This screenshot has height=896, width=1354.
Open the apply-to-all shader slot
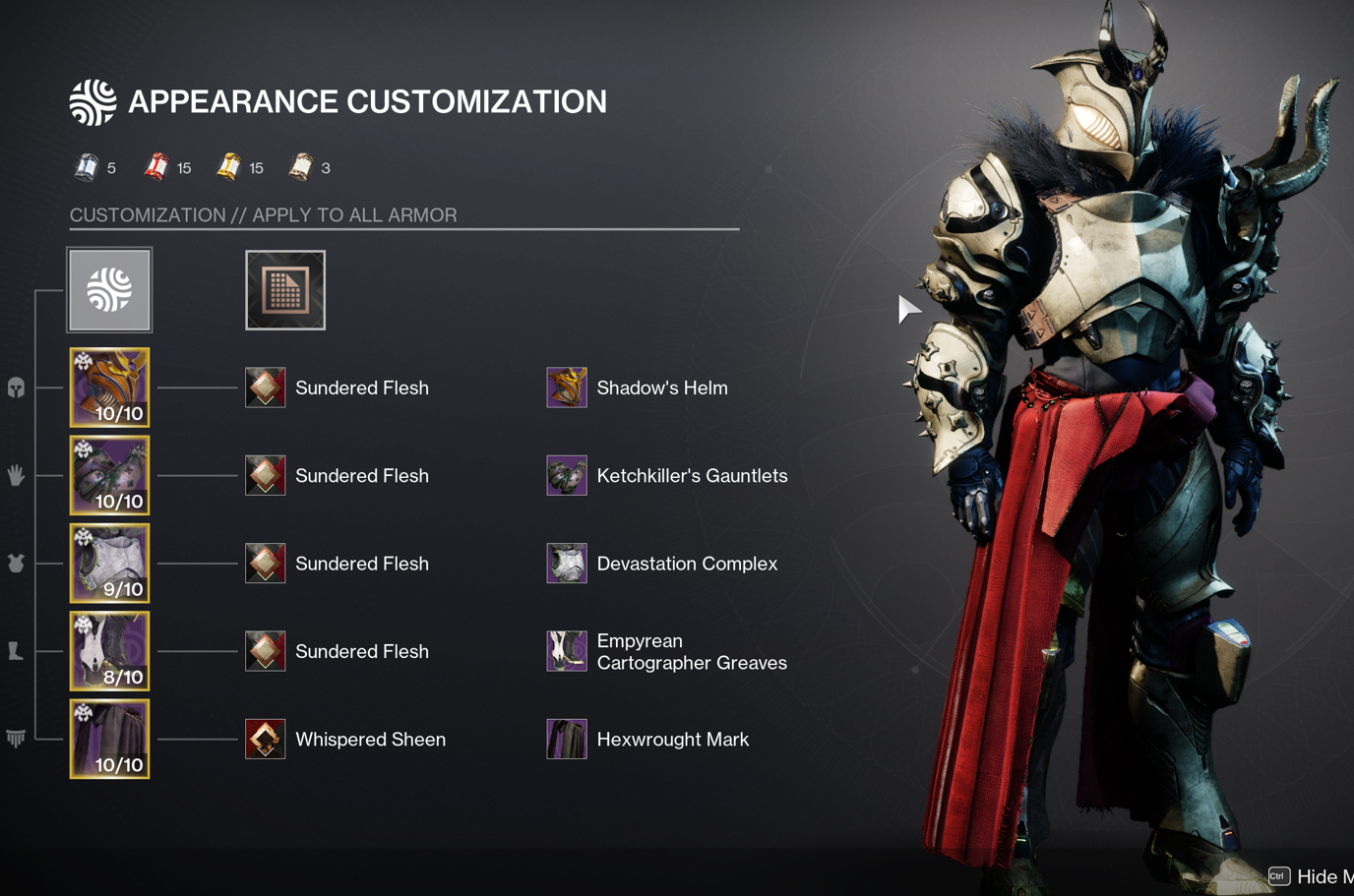[285, 290]
